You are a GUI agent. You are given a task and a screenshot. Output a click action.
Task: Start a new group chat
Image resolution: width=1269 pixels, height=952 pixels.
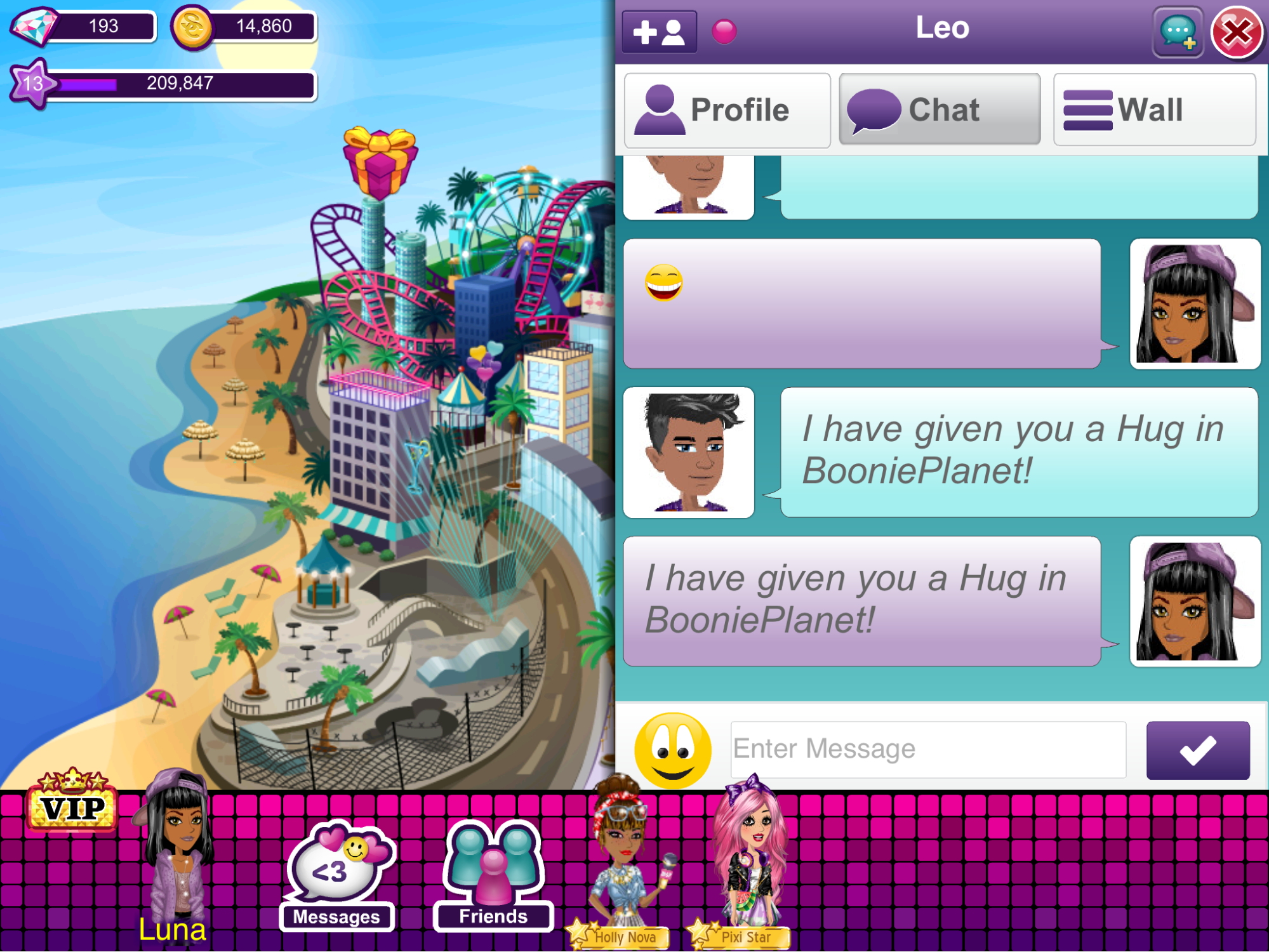point(1178,32)
